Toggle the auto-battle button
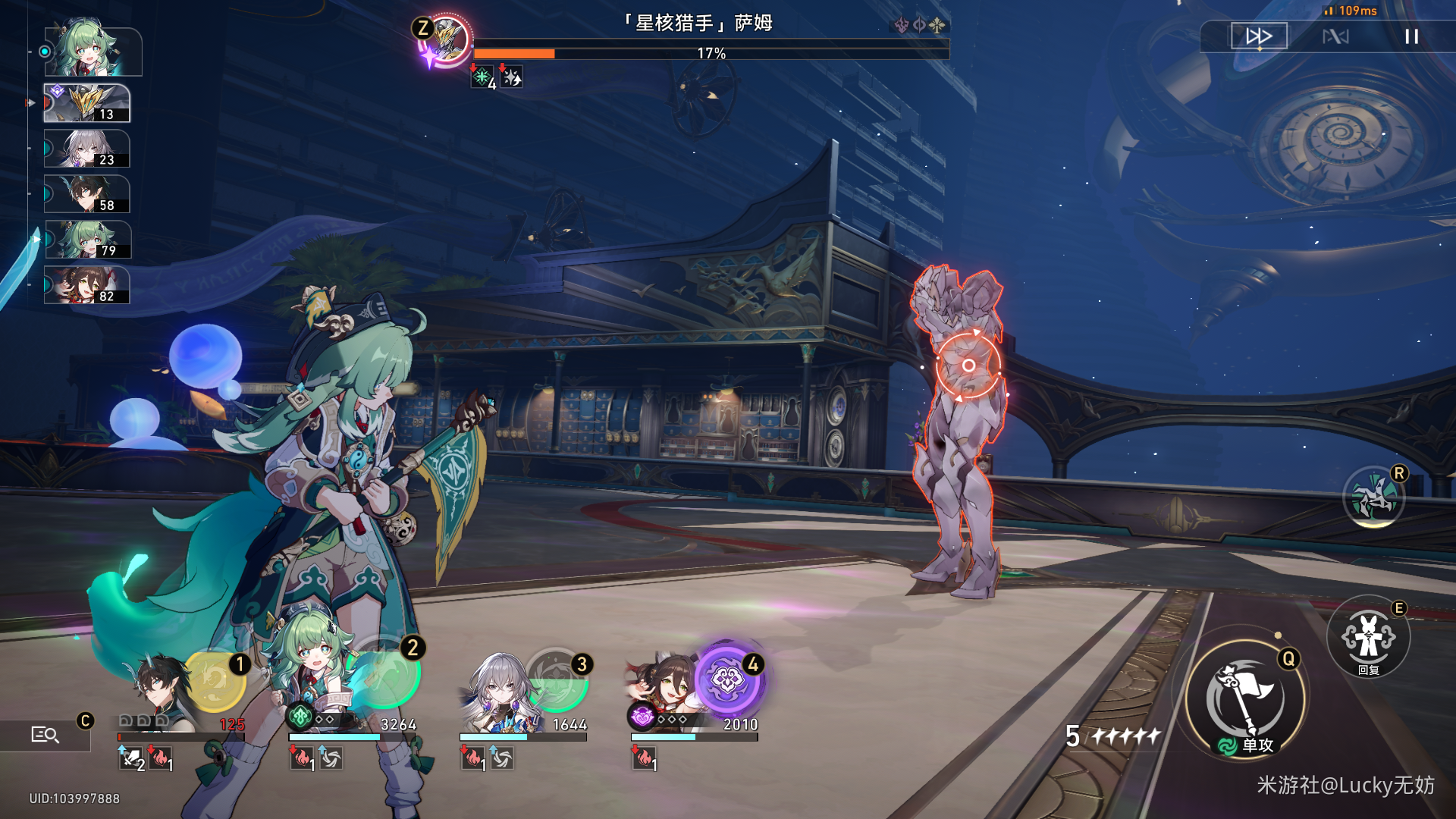The height and width of the screenshot is (819, 1456). [1335, 36]
